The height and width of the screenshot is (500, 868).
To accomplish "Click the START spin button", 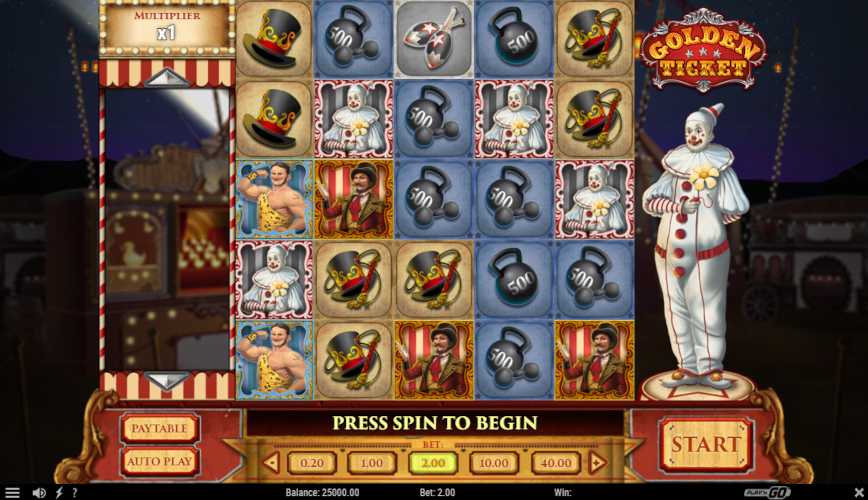I will (x=705, y=444).
